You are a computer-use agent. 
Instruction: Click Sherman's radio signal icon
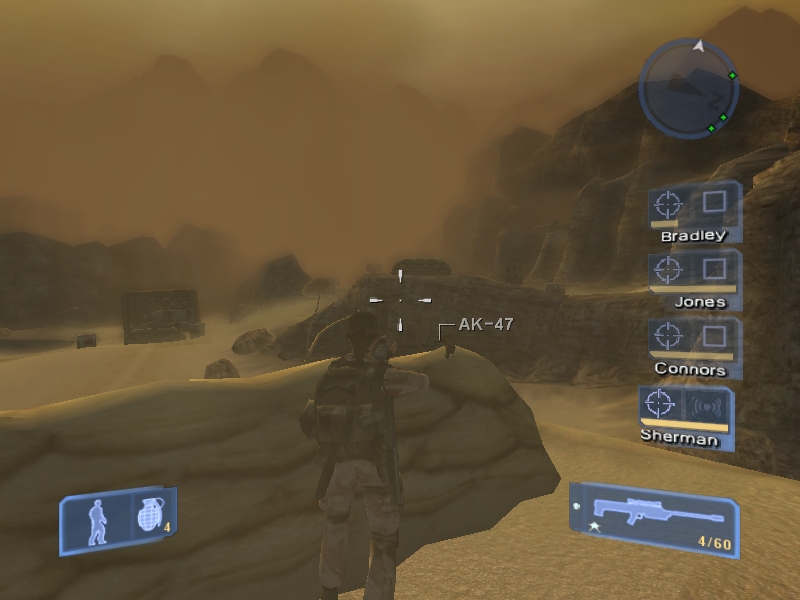[x=707, y=407]
